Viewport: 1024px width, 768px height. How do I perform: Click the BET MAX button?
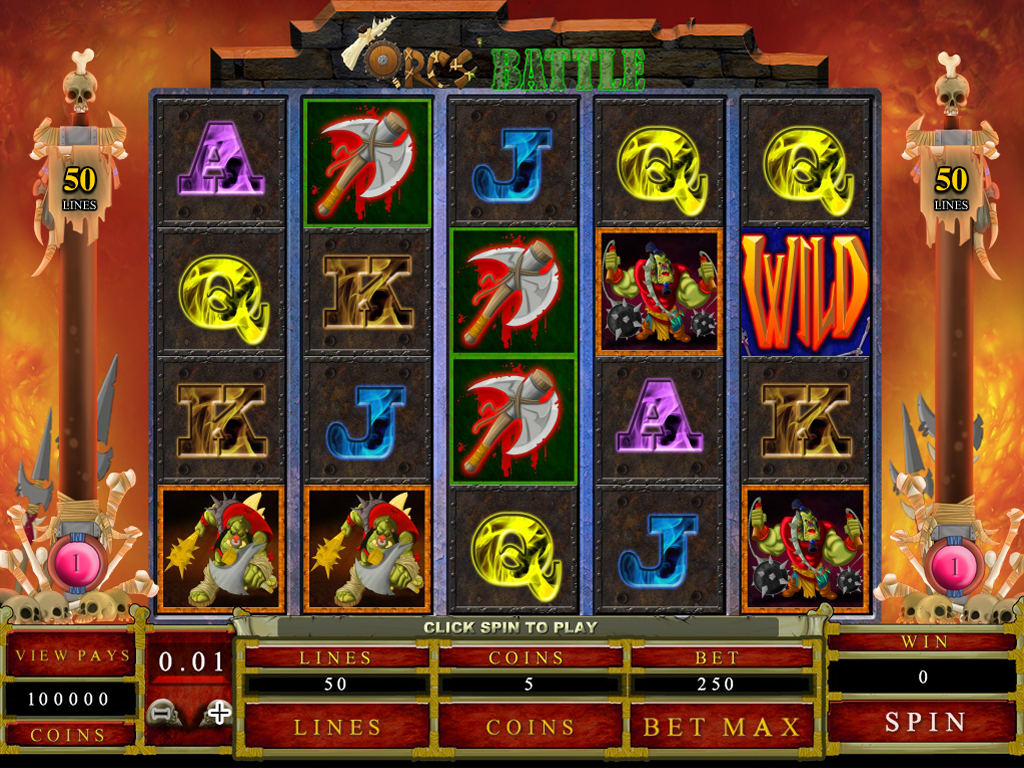pyautogui.click(x=722, y=726)
